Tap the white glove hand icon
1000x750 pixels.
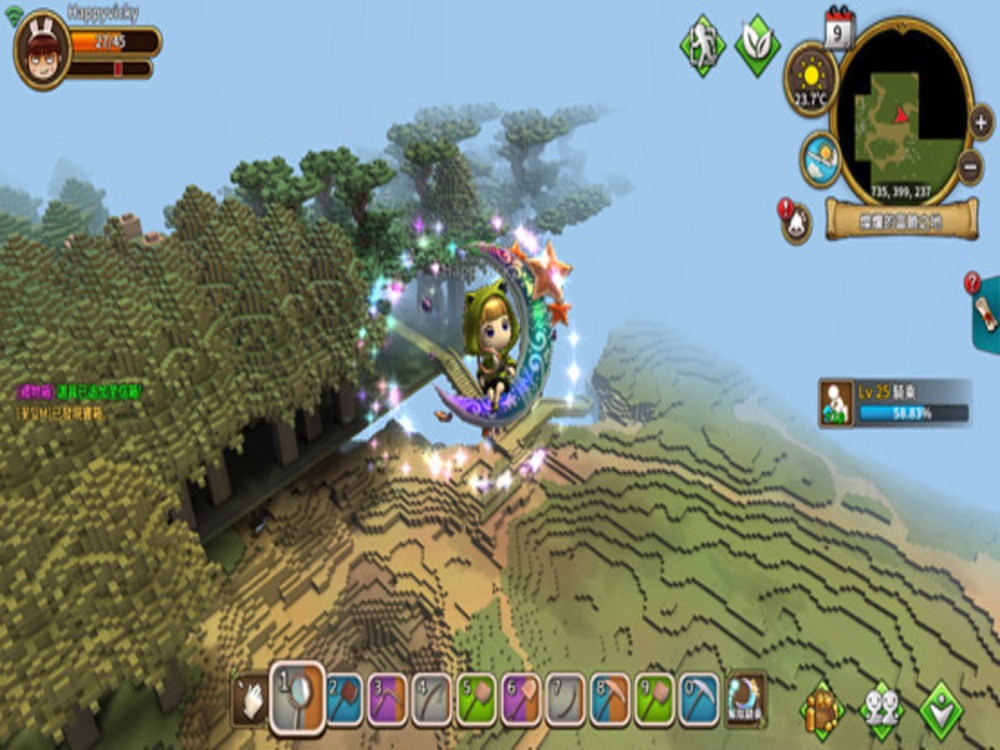coord(250,700)
